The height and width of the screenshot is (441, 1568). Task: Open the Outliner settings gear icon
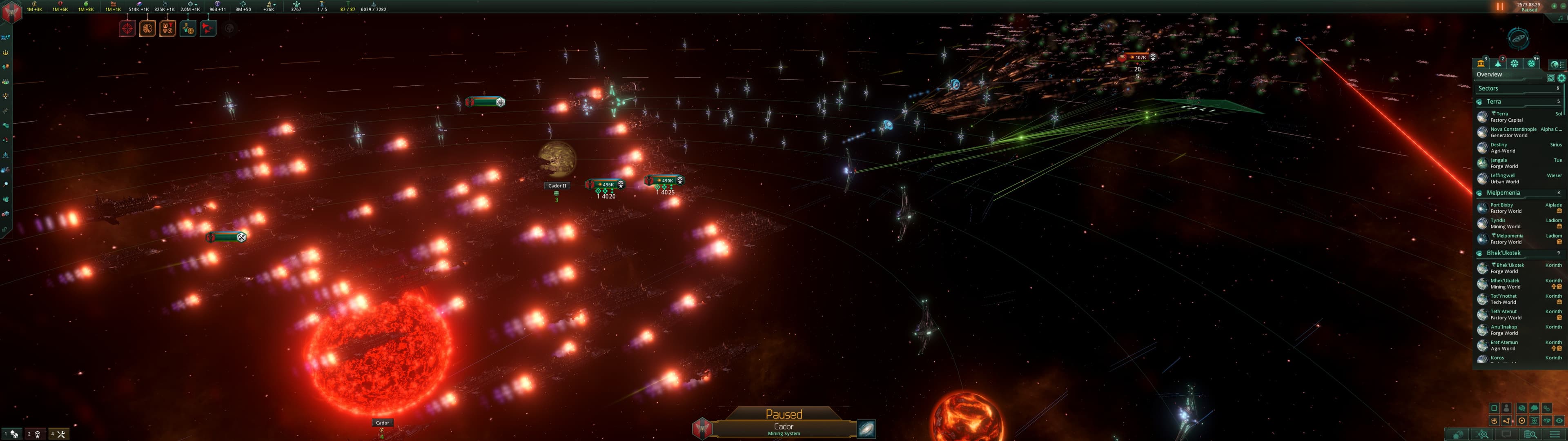pyautogui.click(x=1561, y=78)
